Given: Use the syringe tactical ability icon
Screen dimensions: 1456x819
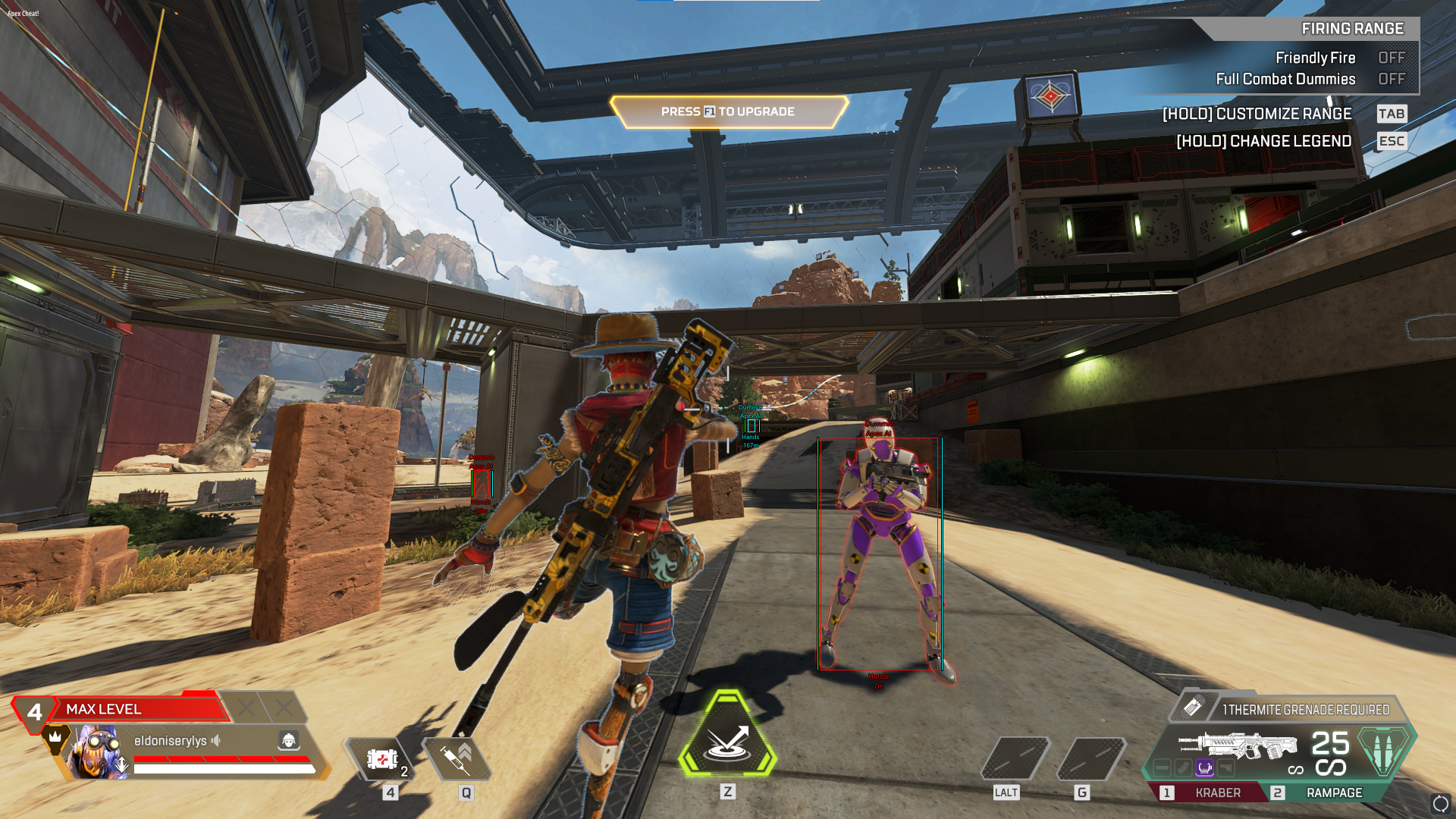Looking at the screenshot, I should 457,758.
